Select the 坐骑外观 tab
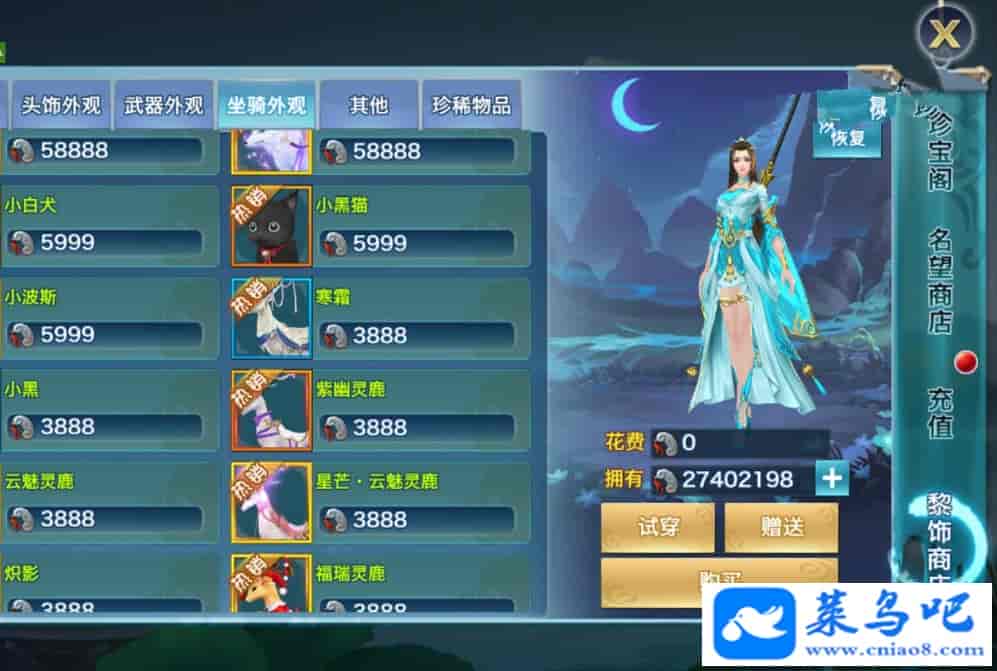Image resolution: width=997 pixels, height=671 pixels. click(266, 105)
